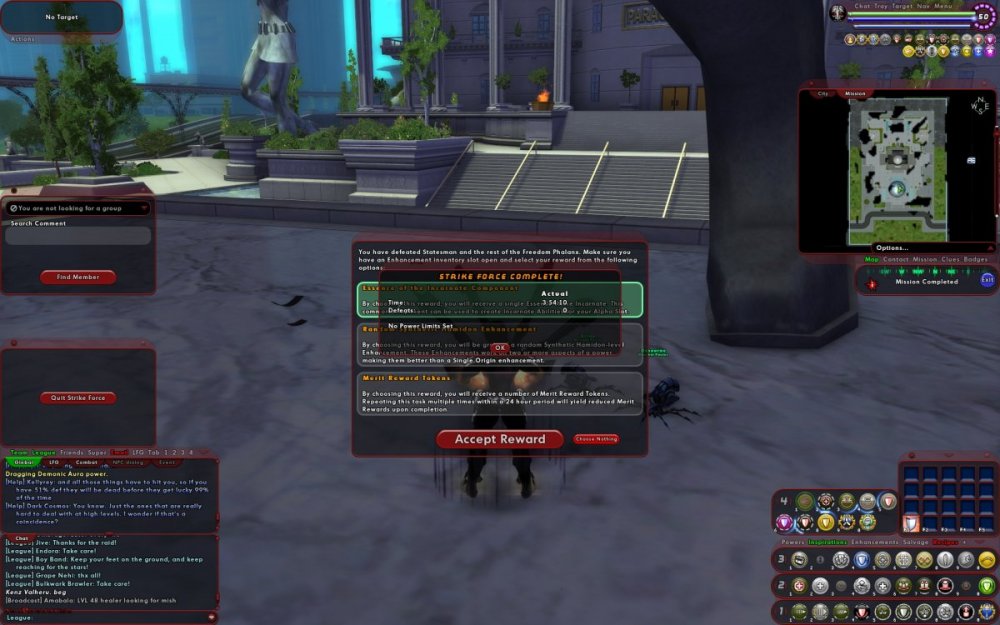Open the map Options menu
Viewport: 1000px width, 625px height.
pos(891,248)
